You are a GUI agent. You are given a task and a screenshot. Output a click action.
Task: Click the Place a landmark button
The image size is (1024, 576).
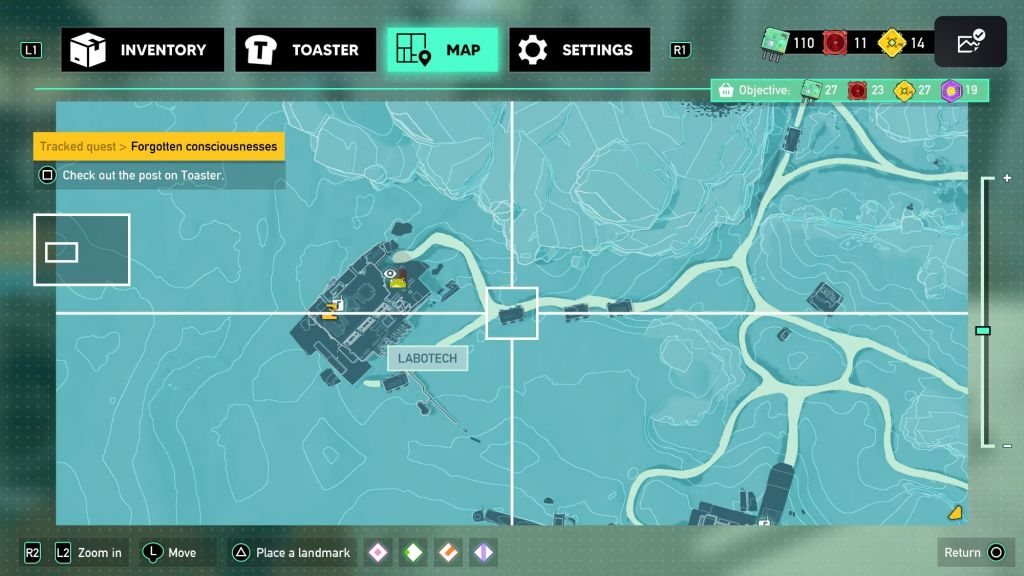click(291, 553)
